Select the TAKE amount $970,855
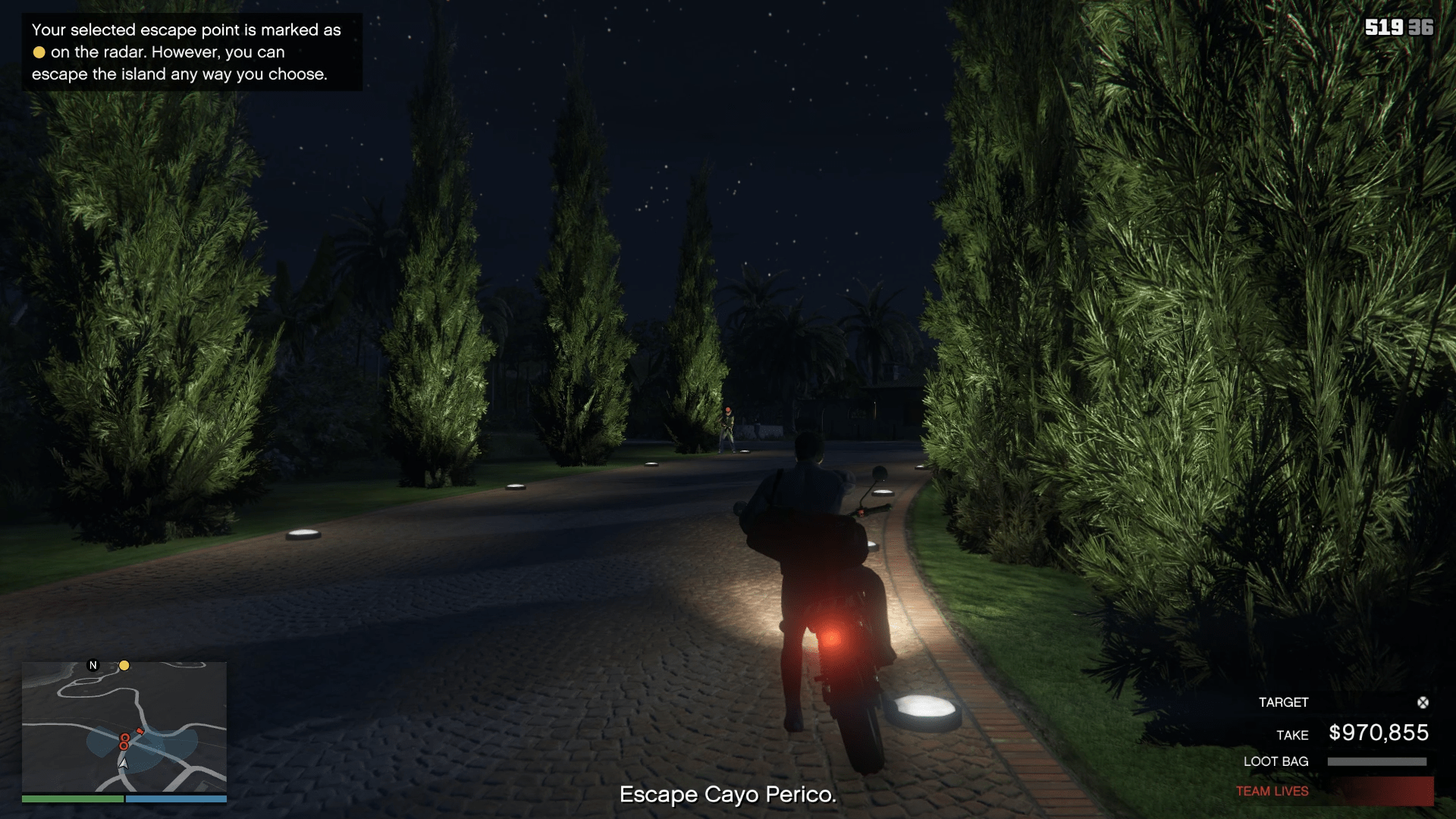Screen dimensions: 1456x819 click(1378, 733)
